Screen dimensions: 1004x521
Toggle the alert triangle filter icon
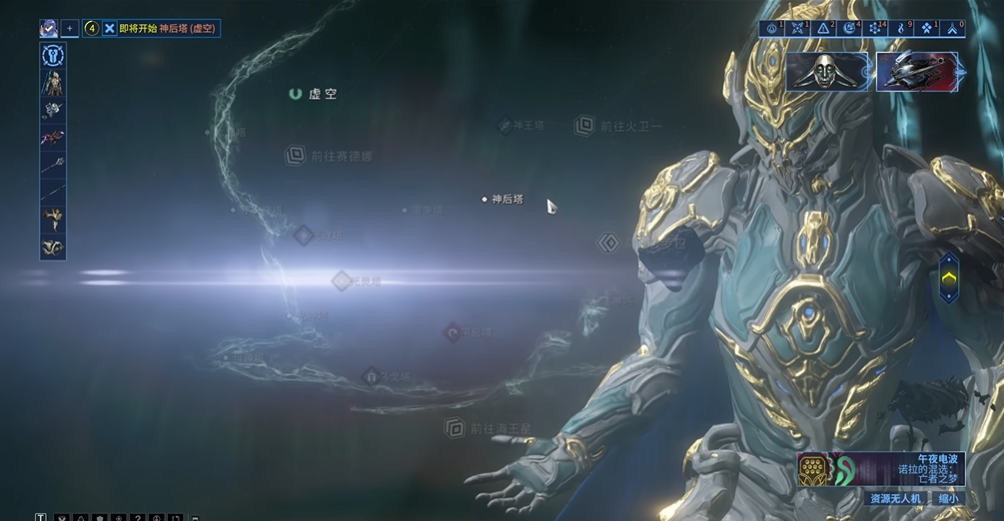point(824,29)
